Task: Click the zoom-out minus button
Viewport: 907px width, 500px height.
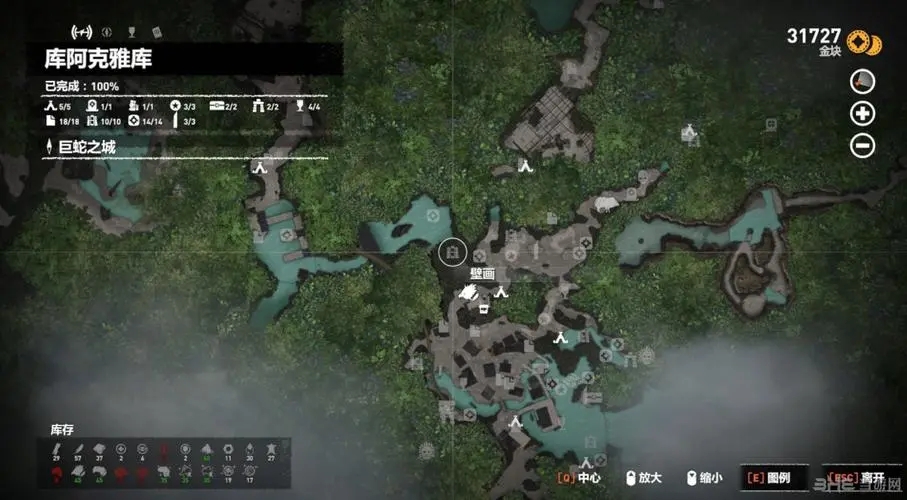Action: [x=862, y=145]
